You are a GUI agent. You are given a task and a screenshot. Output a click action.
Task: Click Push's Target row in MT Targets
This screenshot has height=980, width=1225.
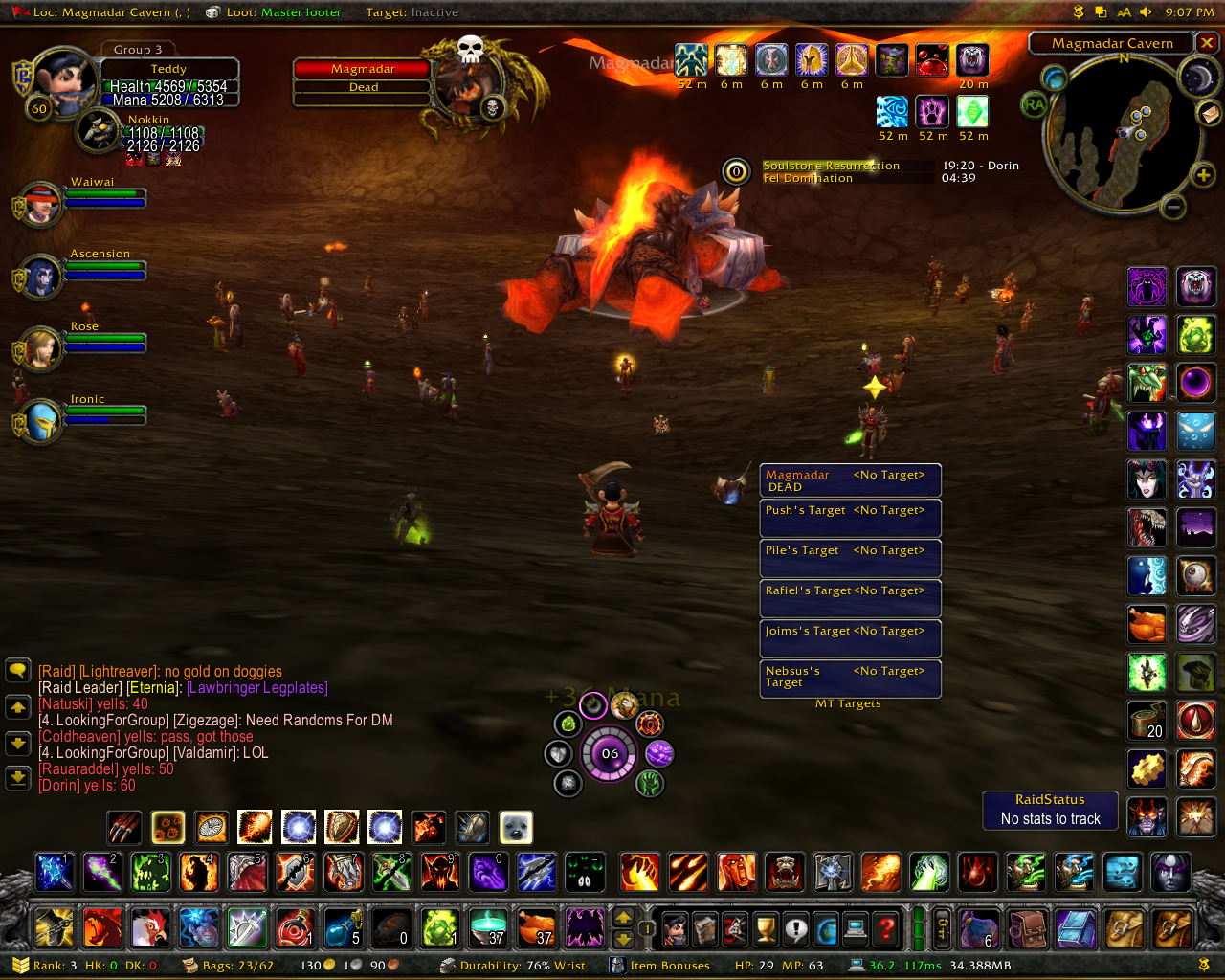click(x=850, y=518)
